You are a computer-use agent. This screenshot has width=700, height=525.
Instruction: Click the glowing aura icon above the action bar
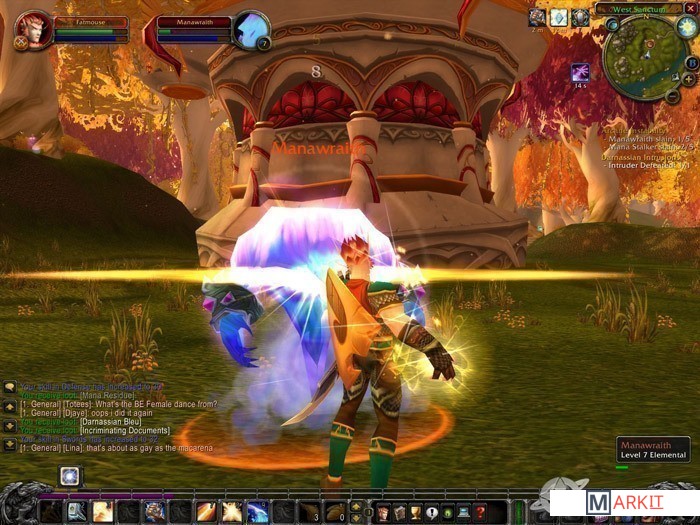click(69, 476)
